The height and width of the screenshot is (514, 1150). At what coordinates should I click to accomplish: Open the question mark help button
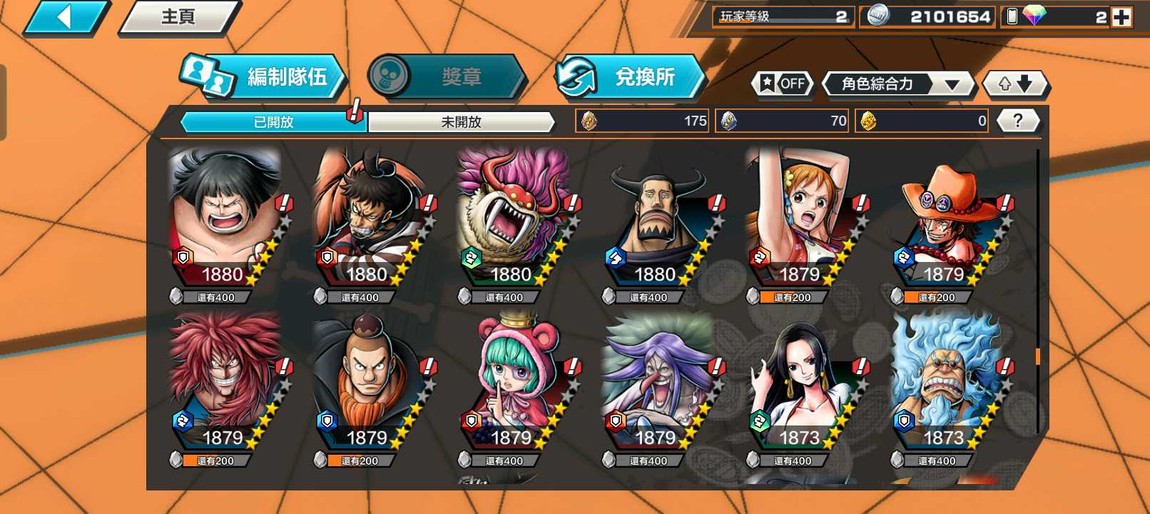click(x=1018, y=121)
